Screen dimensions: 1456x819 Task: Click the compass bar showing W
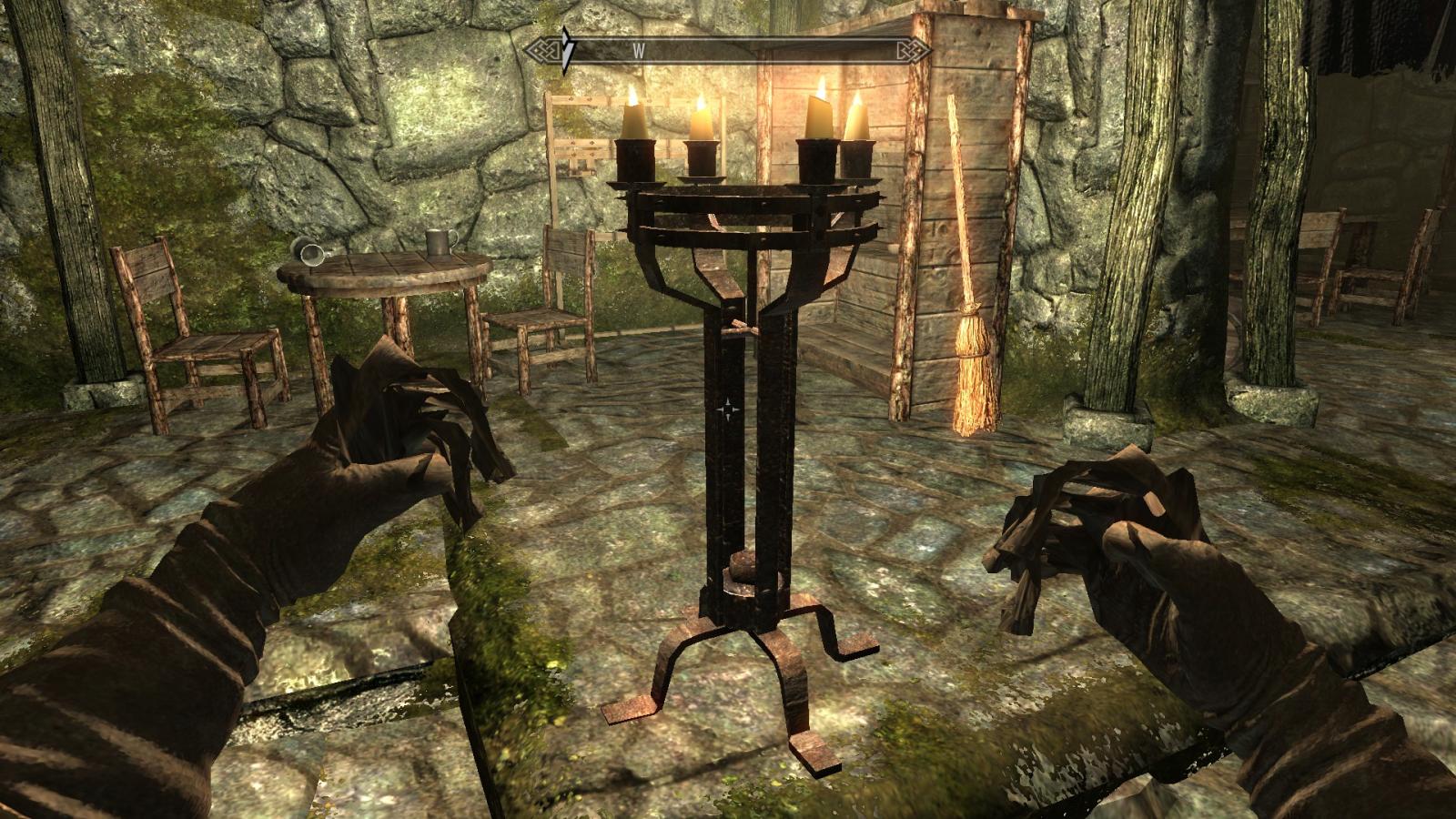(728, 51)
